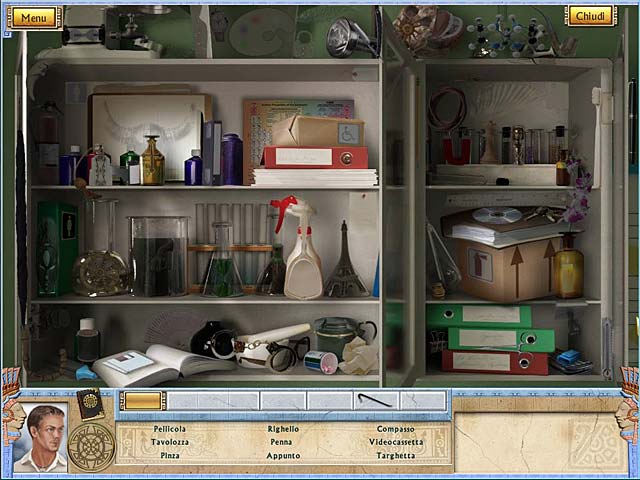Close the cabinet view with Chiudi

point(590,15)
